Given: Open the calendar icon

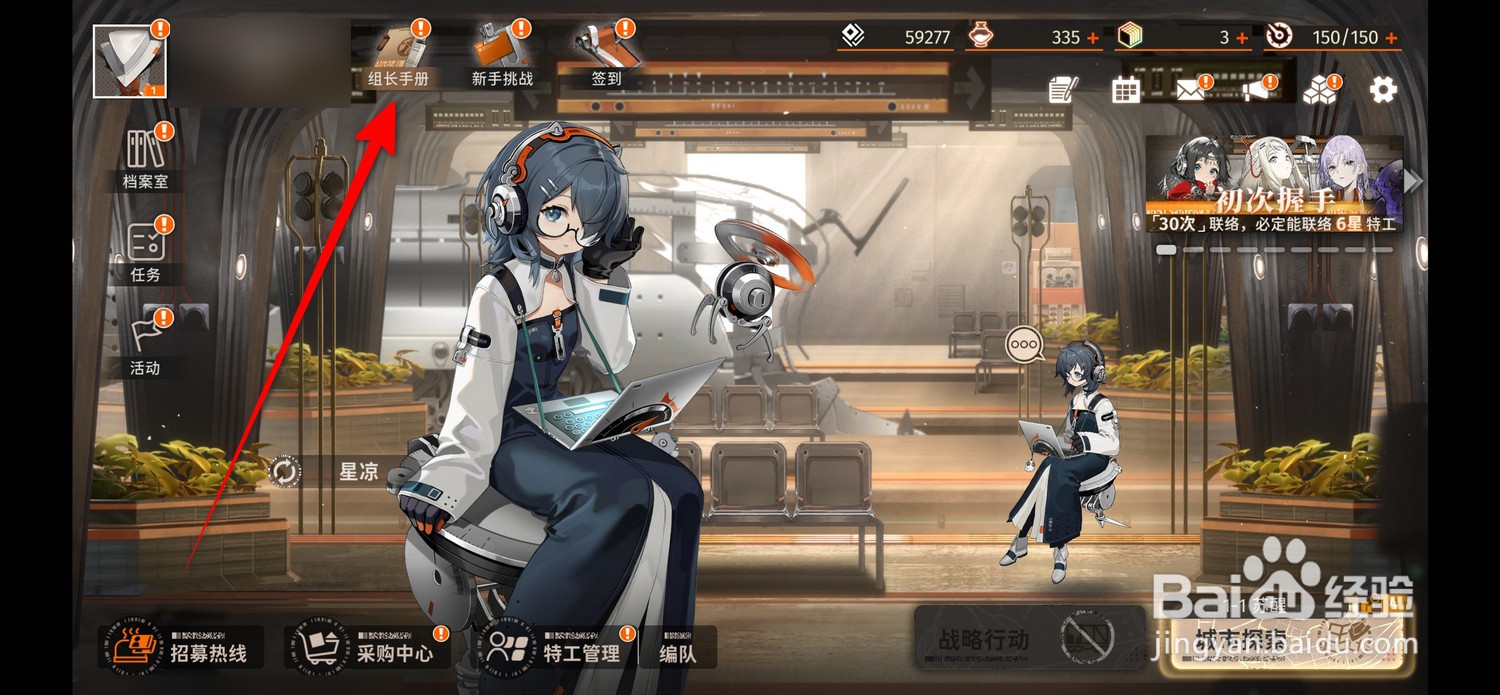Looking at the screenshot, I should point(1126,90).
